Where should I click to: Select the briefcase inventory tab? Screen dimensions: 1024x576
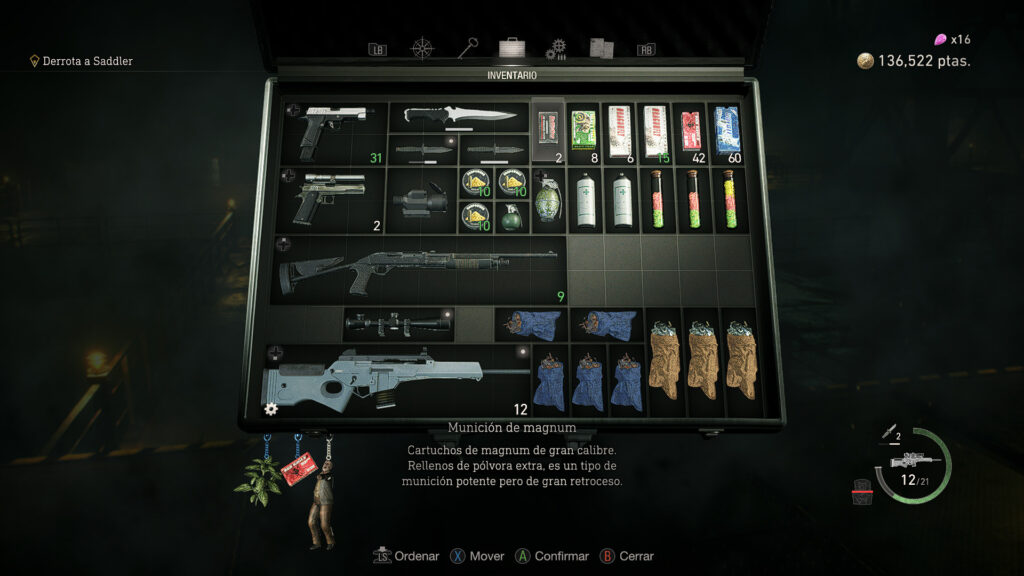point(511,47)
